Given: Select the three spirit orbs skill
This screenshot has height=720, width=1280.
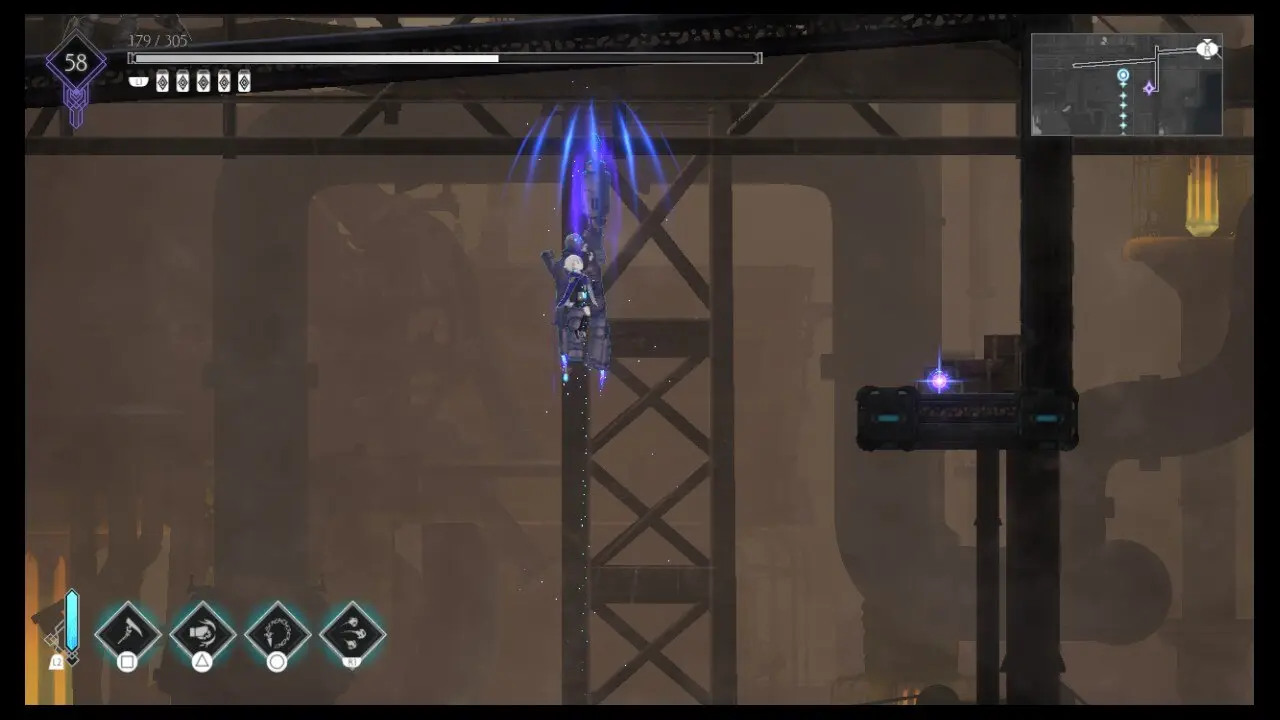Looking at the screenshot, I should (352, 632).
